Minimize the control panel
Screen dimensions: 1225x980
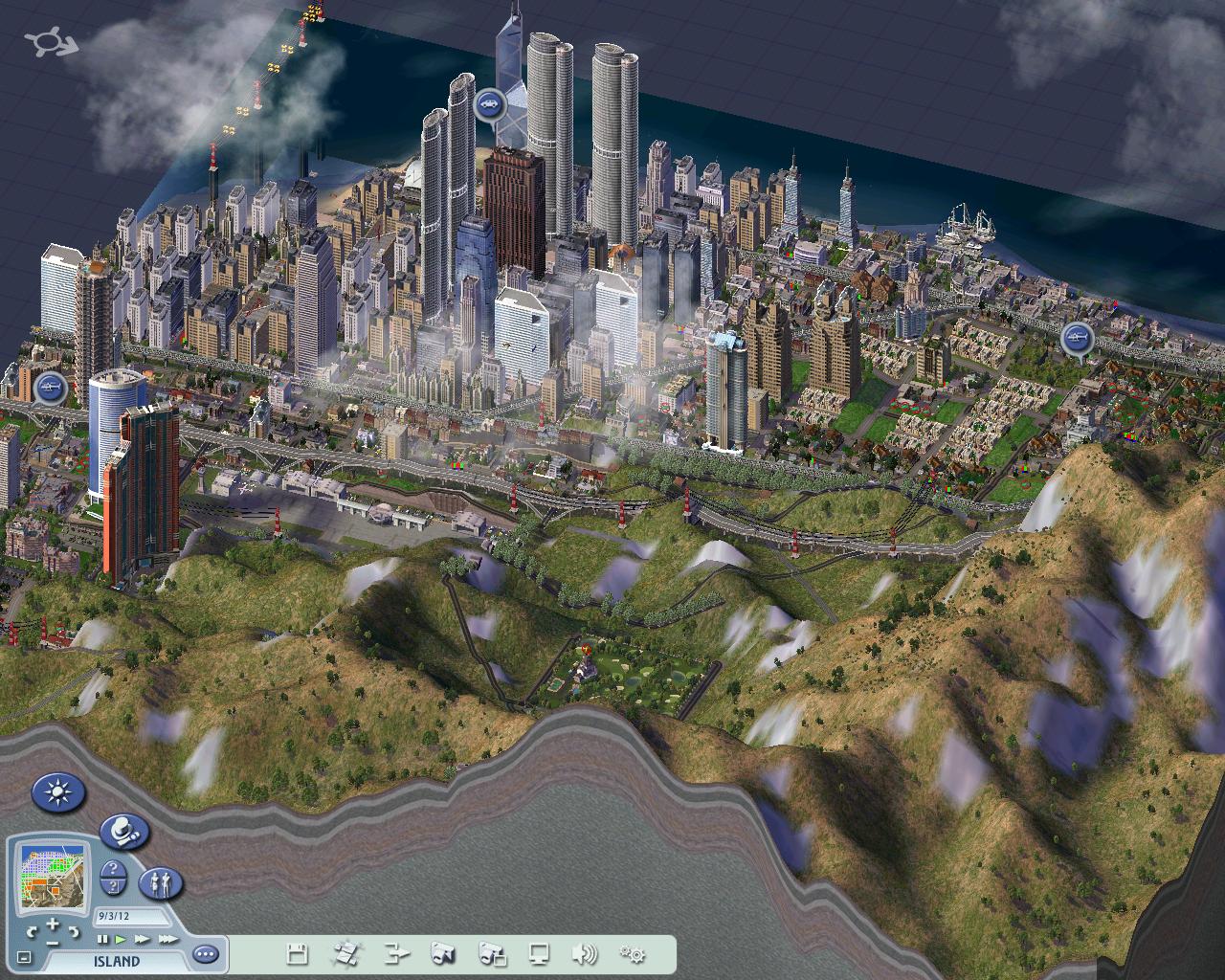click(x=23, y=956)
